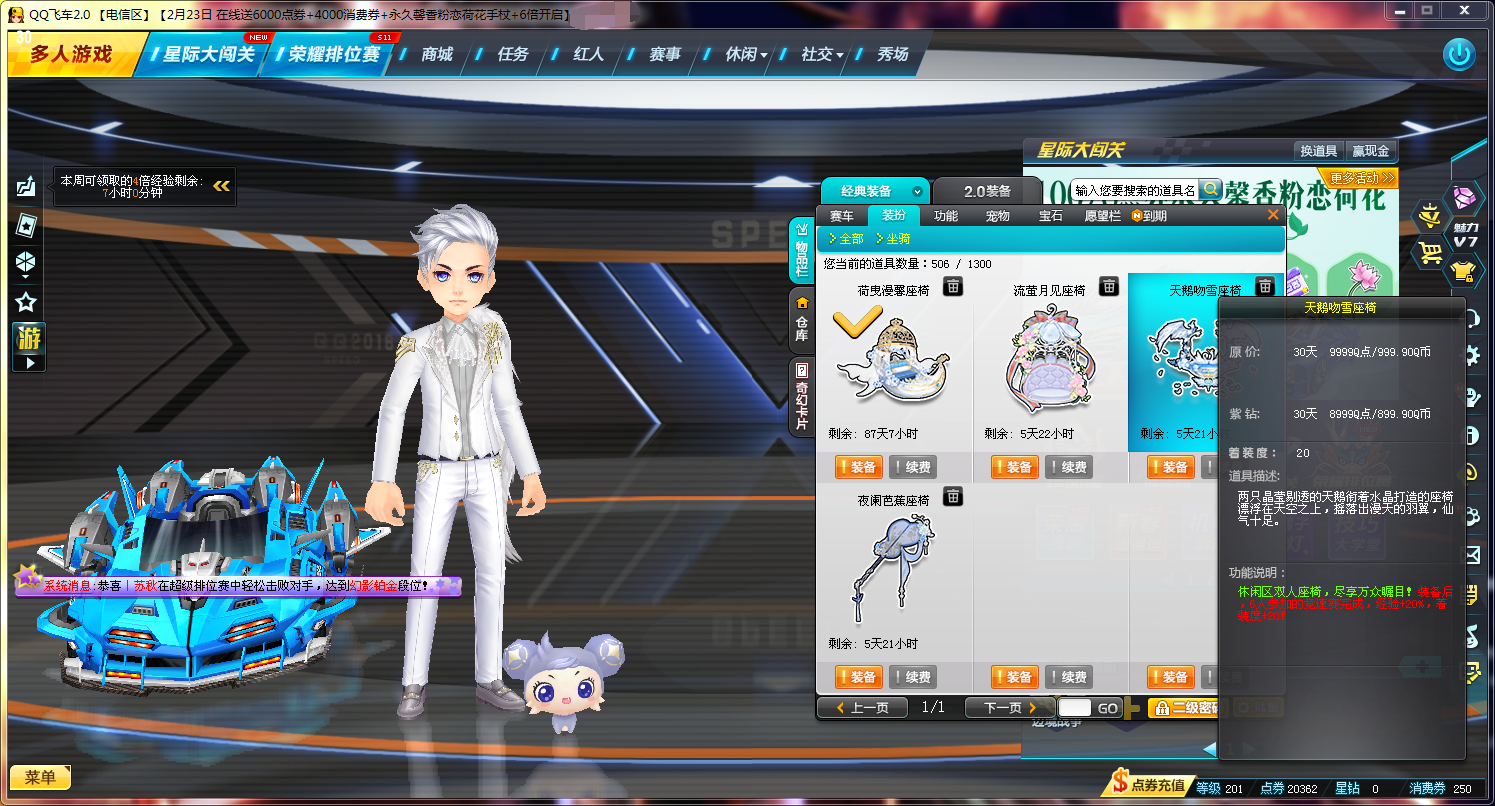Switch to the 赛车 tab

tap(842, 216)
